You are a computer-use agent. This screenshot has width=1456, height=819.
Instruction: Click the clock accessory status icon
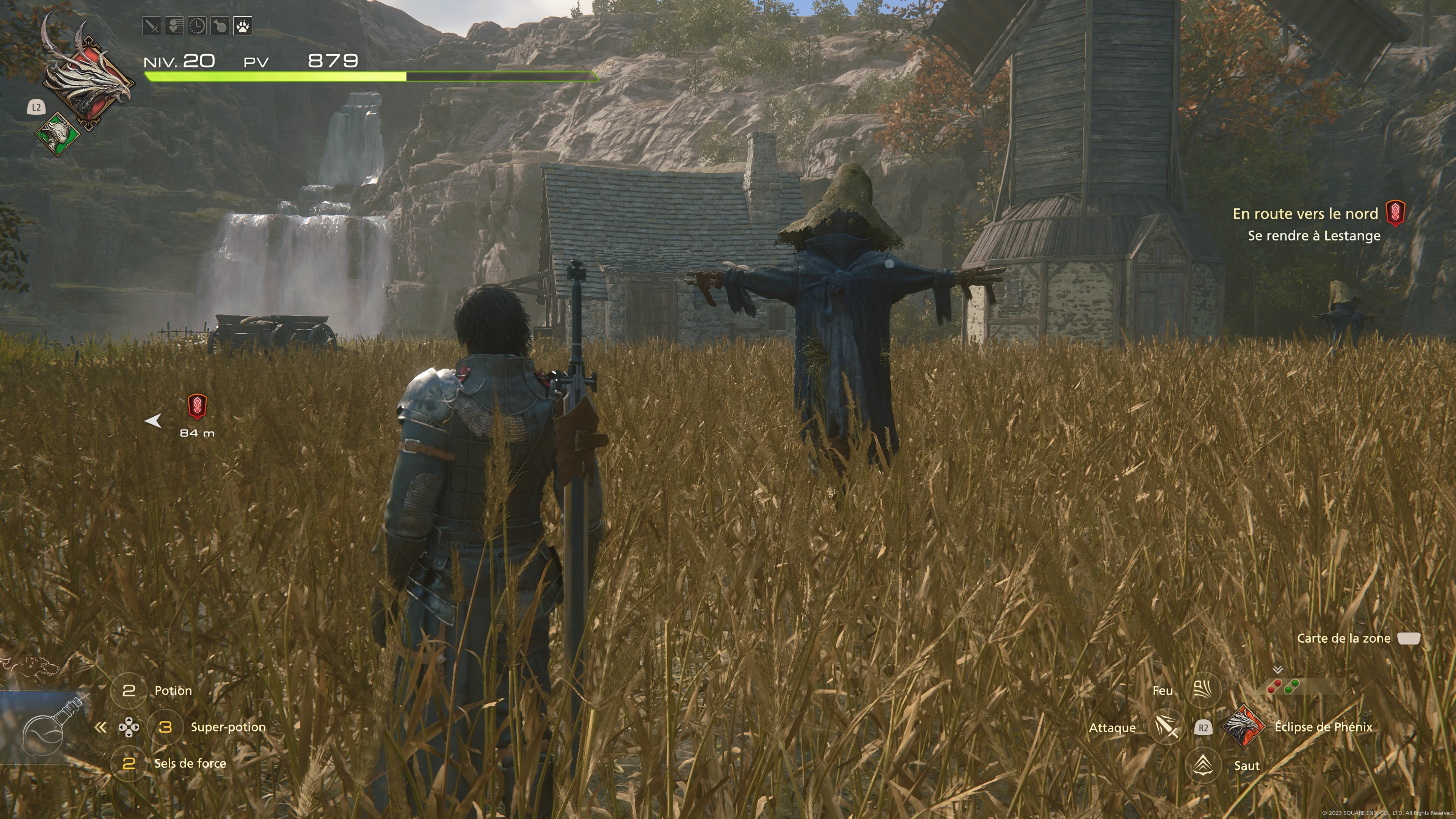coord(197,26)
